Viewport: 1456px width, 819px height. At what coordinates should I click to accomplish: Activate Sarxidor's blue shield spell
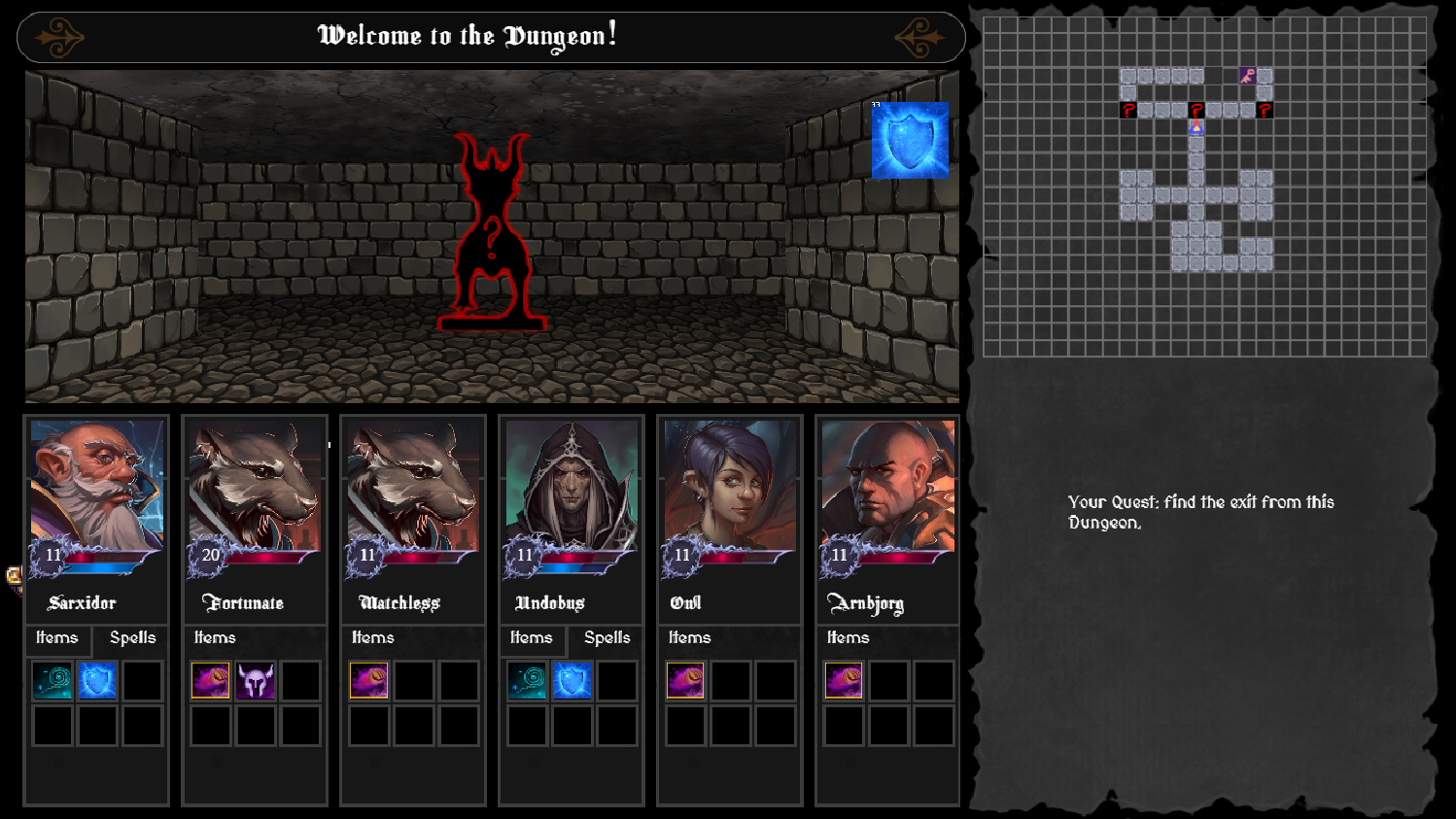coord(97,681)
